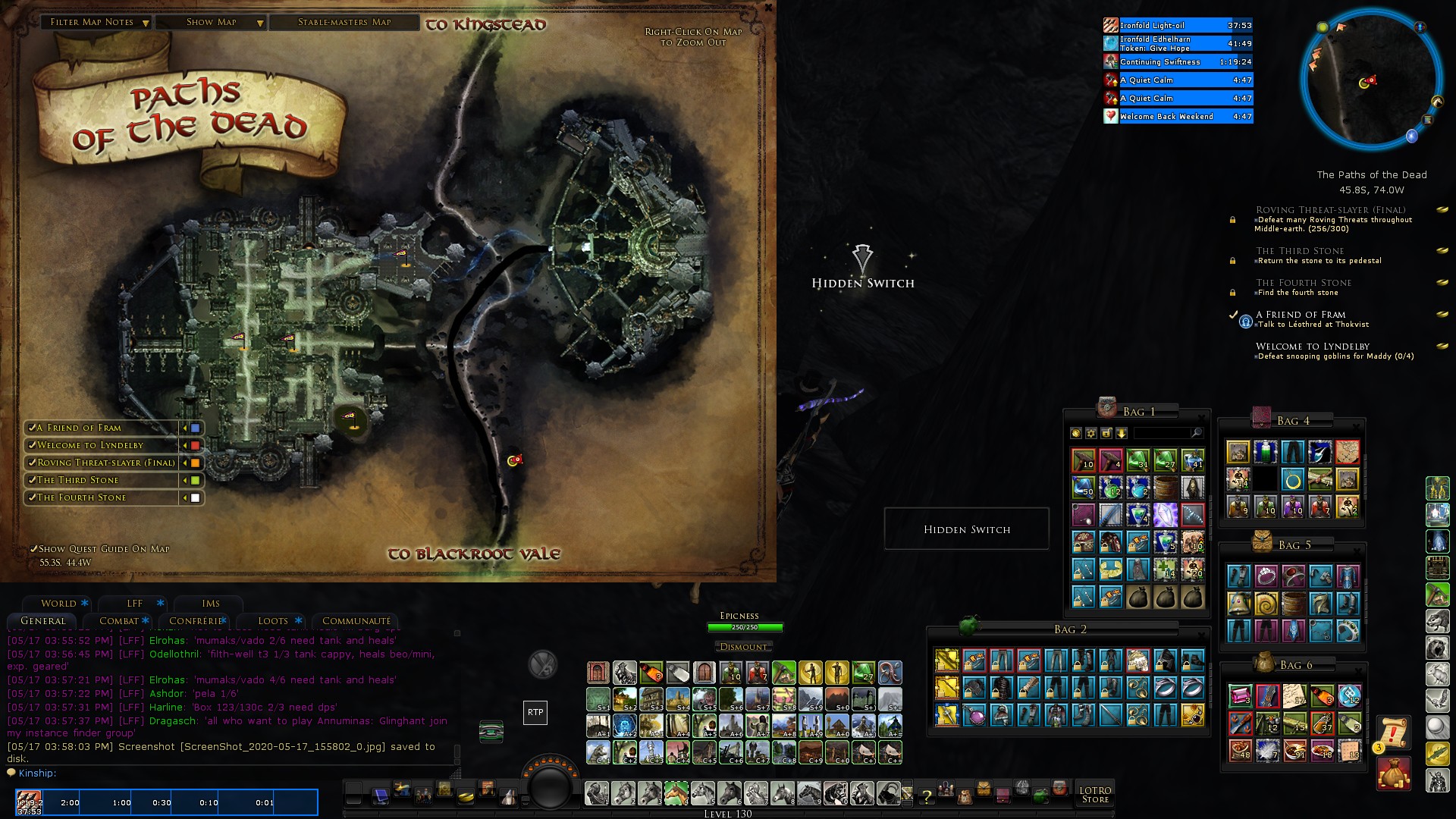Click the Stable-masters Map button
The image size is (1456, 819).
pos(344,23)
